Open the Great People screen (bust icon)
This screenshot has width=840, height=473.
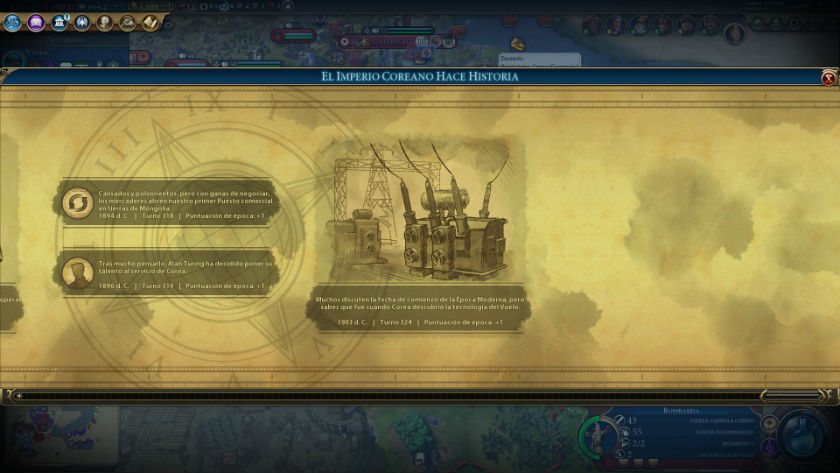tap(105, 22)
